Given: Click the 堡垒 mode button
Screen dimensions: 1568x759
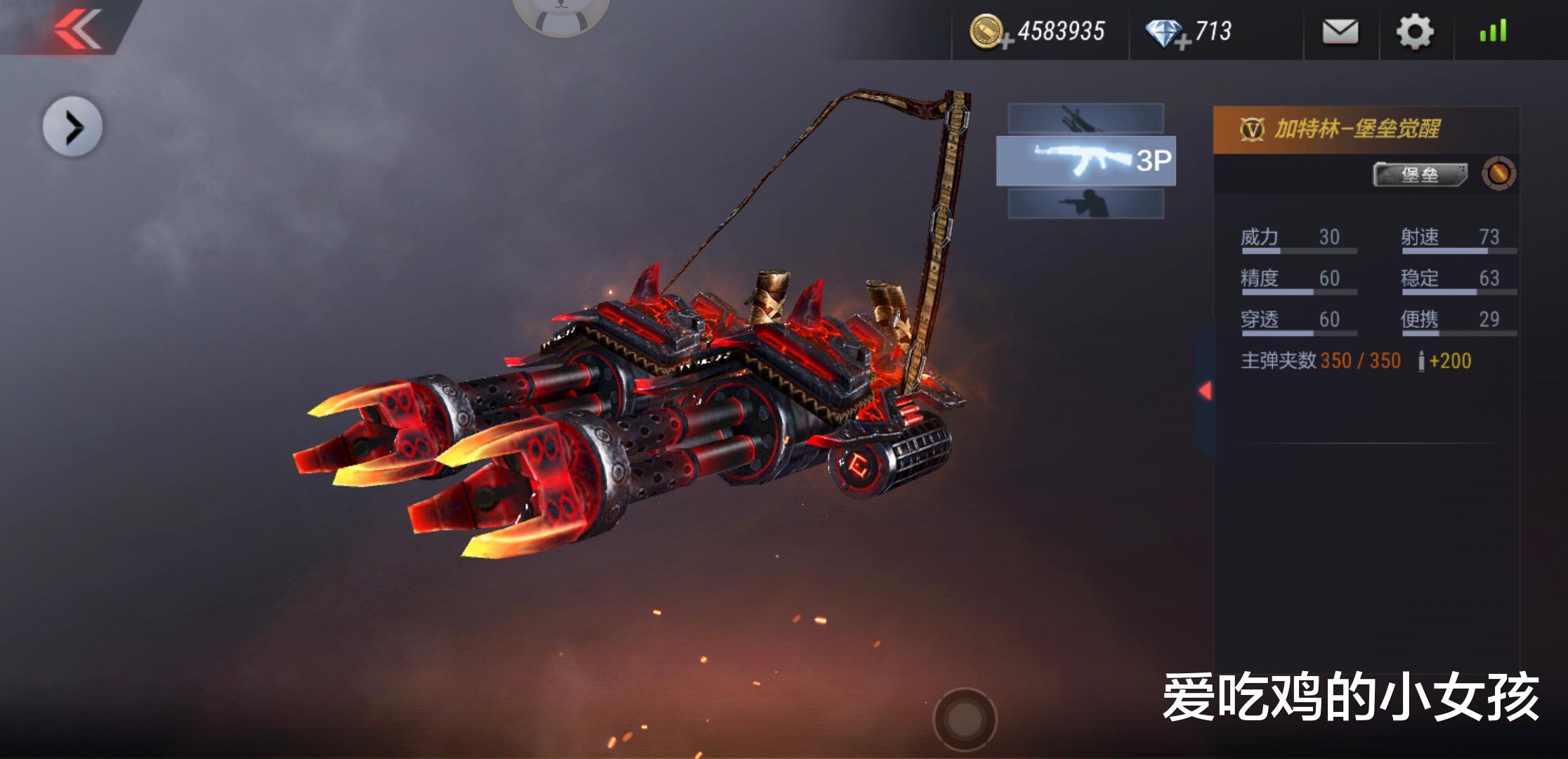Looking at the screenshot, I should pyautogui.click(x=1420, y=174).
